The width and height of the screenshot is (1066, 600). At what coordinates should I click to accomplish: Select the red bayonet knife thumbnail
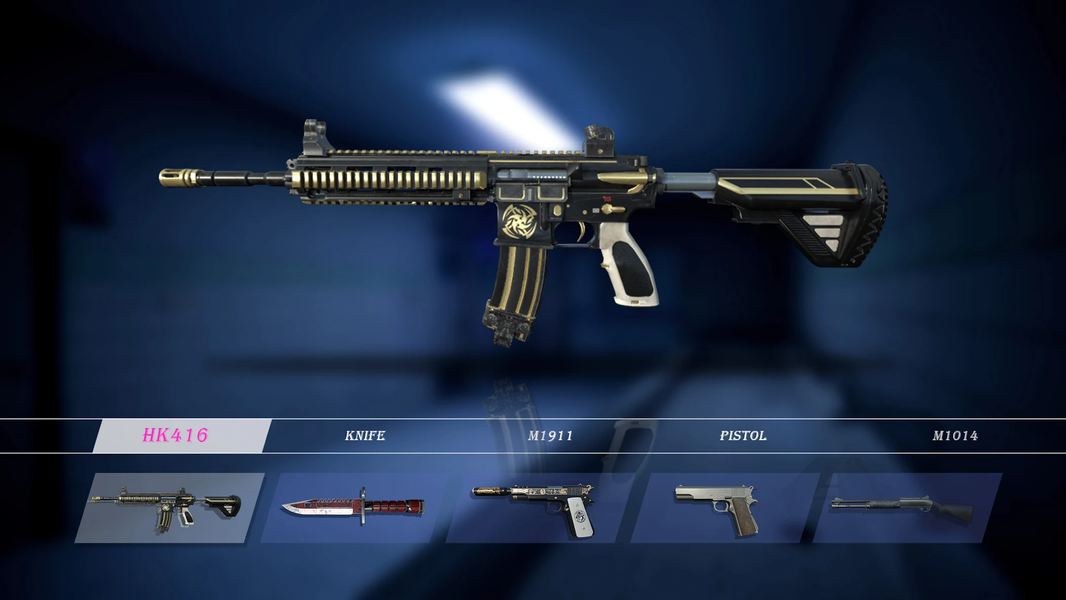pos(352,507)
